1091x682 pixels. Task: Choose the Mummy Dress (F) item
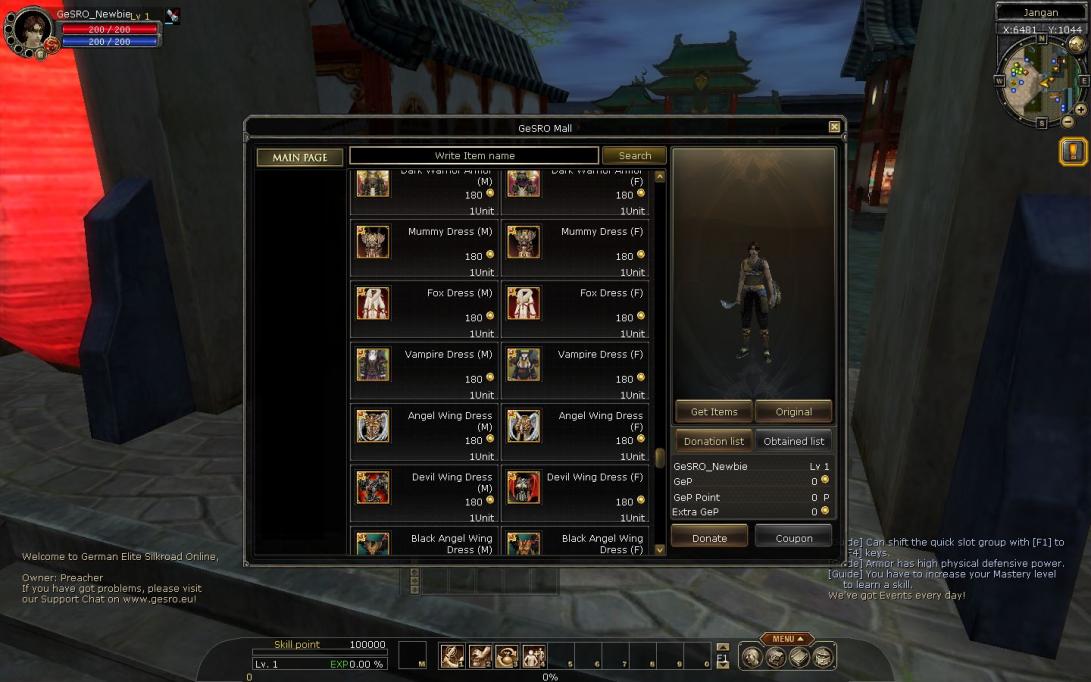pos(575,249)
